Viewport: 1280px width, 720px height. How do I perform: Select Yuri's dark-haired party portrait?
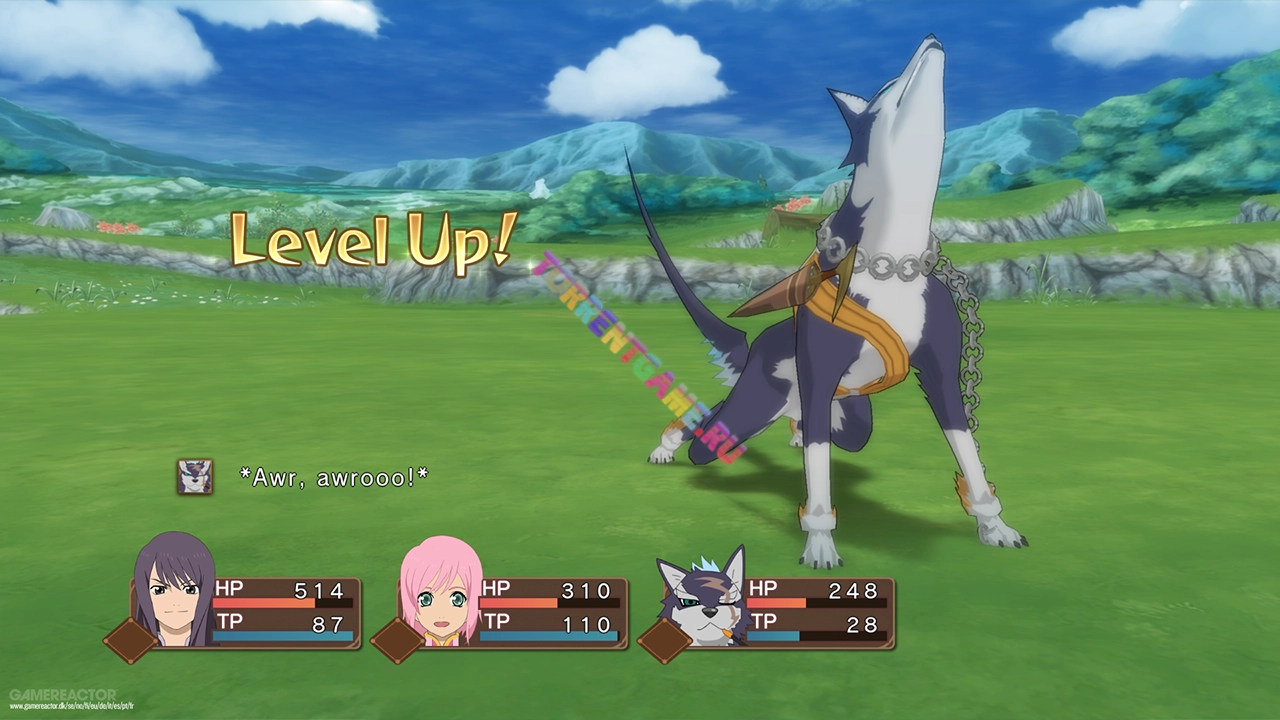tap(174, 592)
